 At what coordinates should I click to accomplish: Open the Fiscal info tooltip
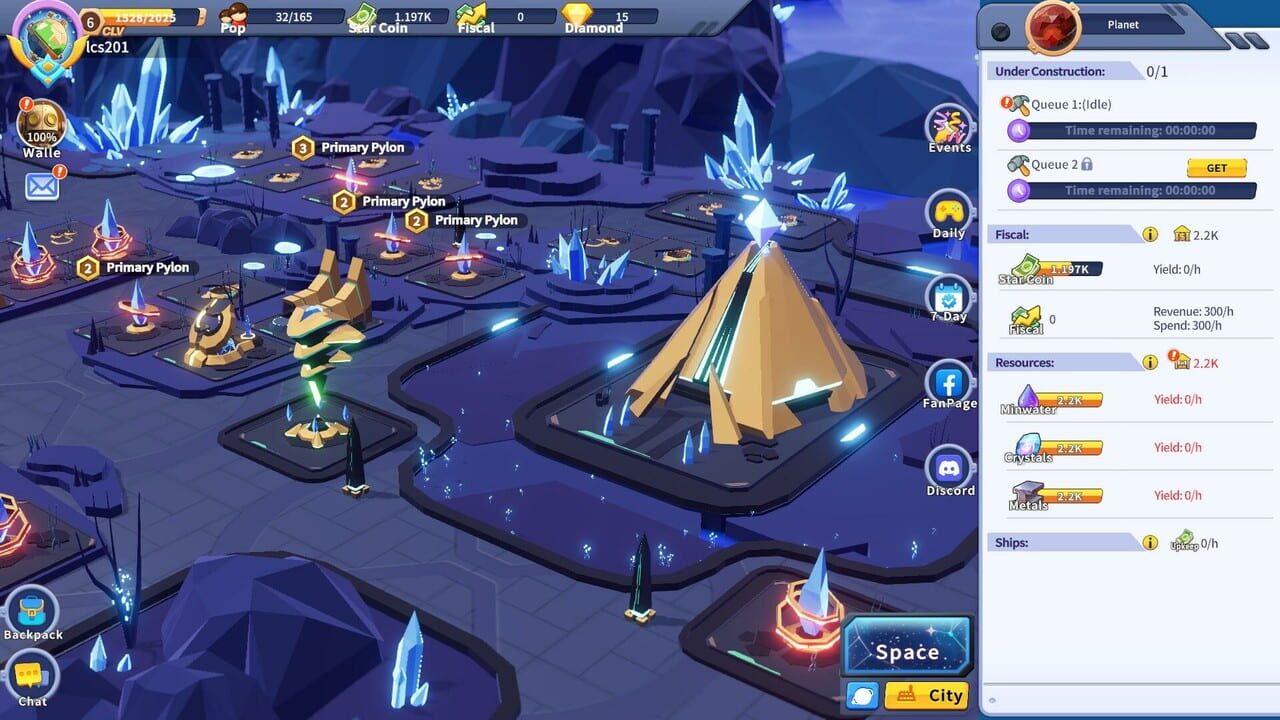coord(1148,234)
